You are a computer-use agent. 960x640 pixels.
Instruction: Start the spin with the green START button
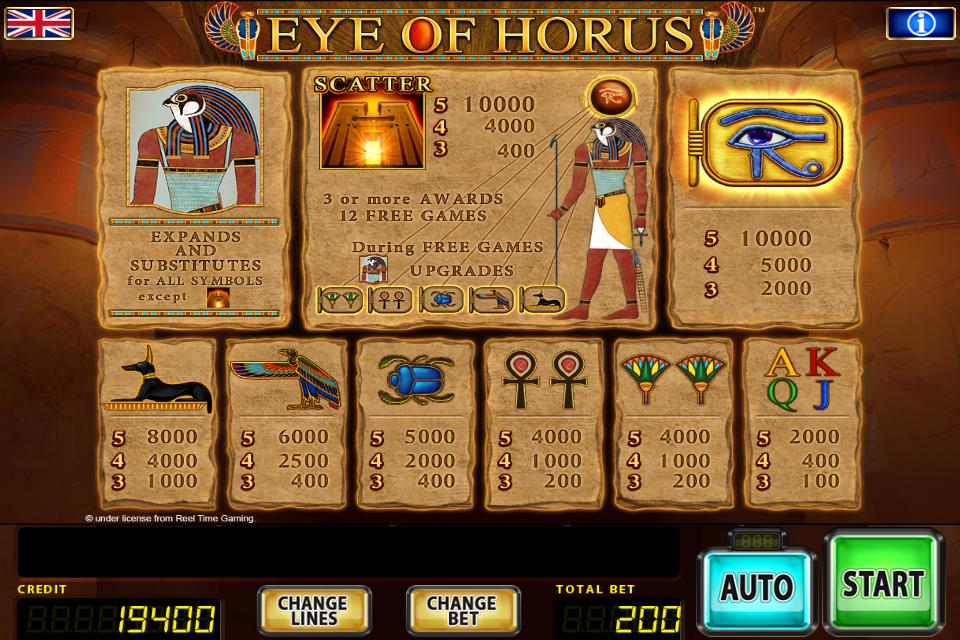pos(882,583)
